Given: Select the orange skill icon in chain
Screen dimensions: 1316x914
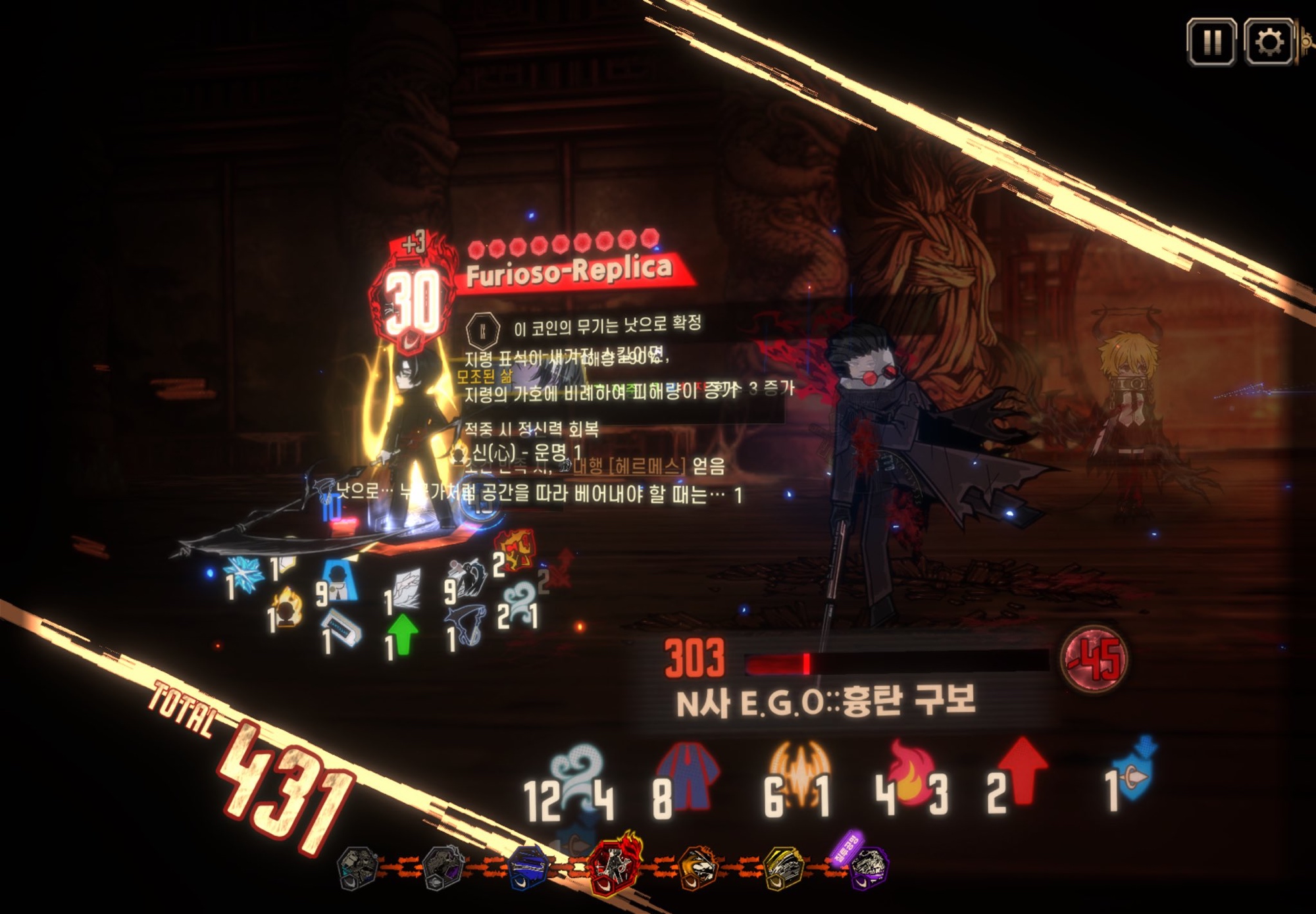Looking at the screenshot, I should coord(698,867).
